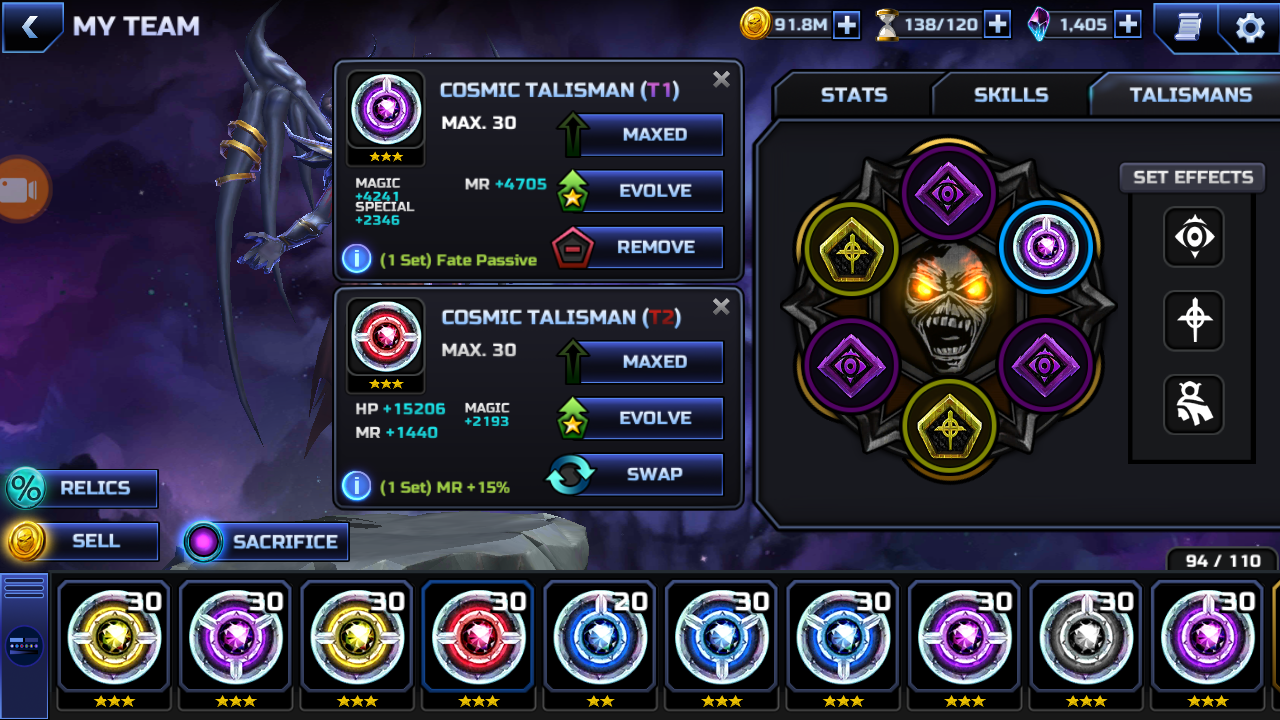Viewport: 1280px width, 720px height.
Task: Close the T1 Cosmic Talisman panel
Action: [x=721, y=80]
